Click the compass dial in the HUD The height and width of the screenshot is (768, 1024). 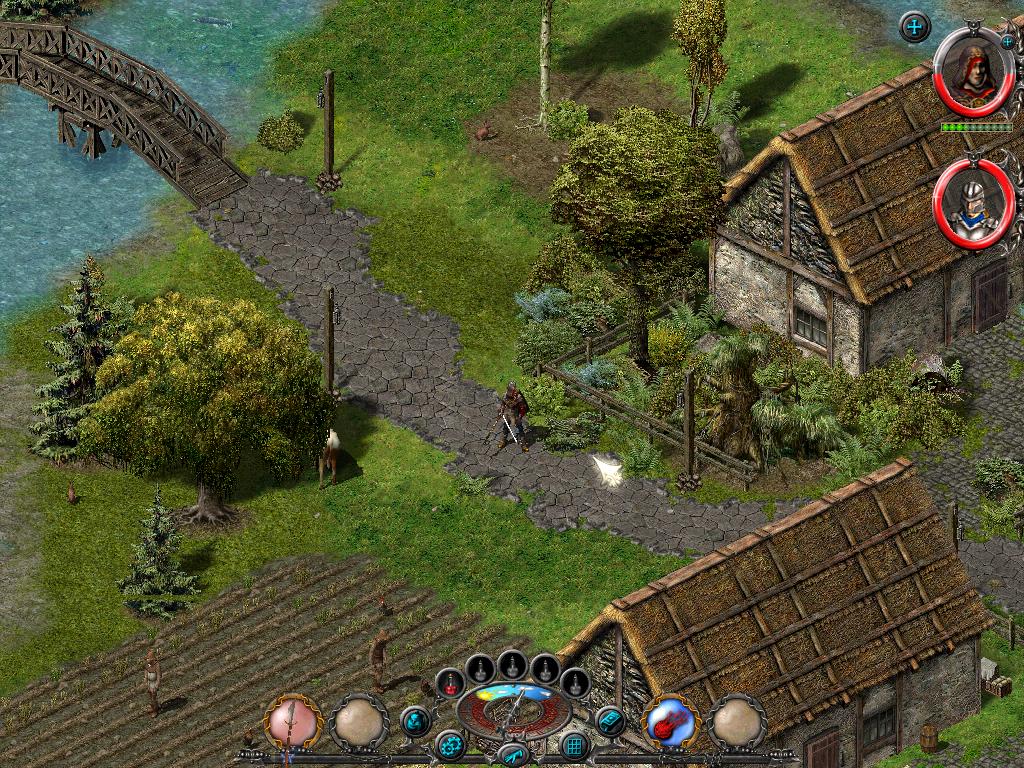[513, 710]
